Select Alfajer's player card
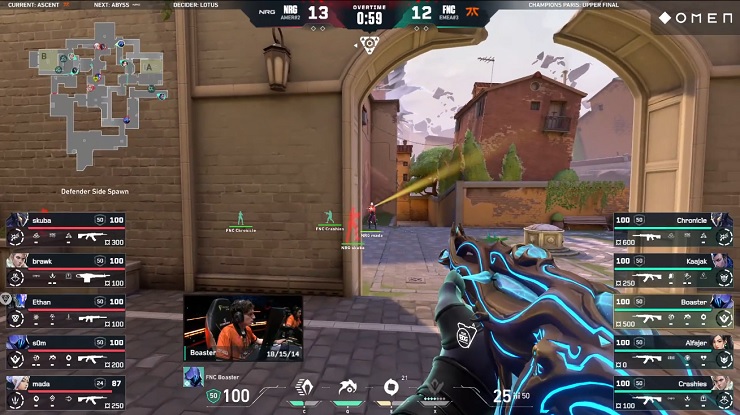 (675, 351)
